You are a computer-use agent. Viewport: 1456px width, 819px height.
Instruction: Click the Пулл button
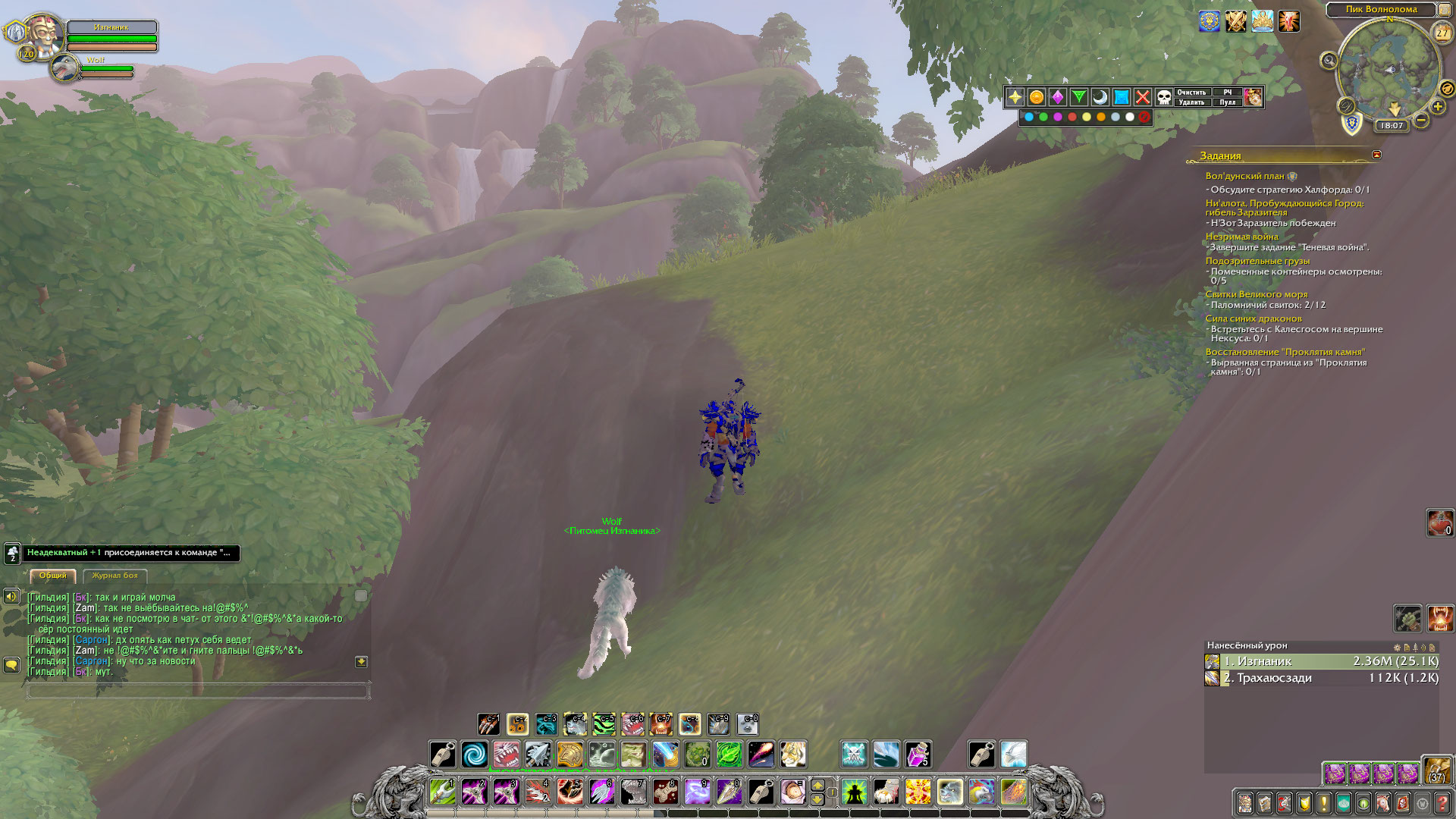click(1228, 102)
